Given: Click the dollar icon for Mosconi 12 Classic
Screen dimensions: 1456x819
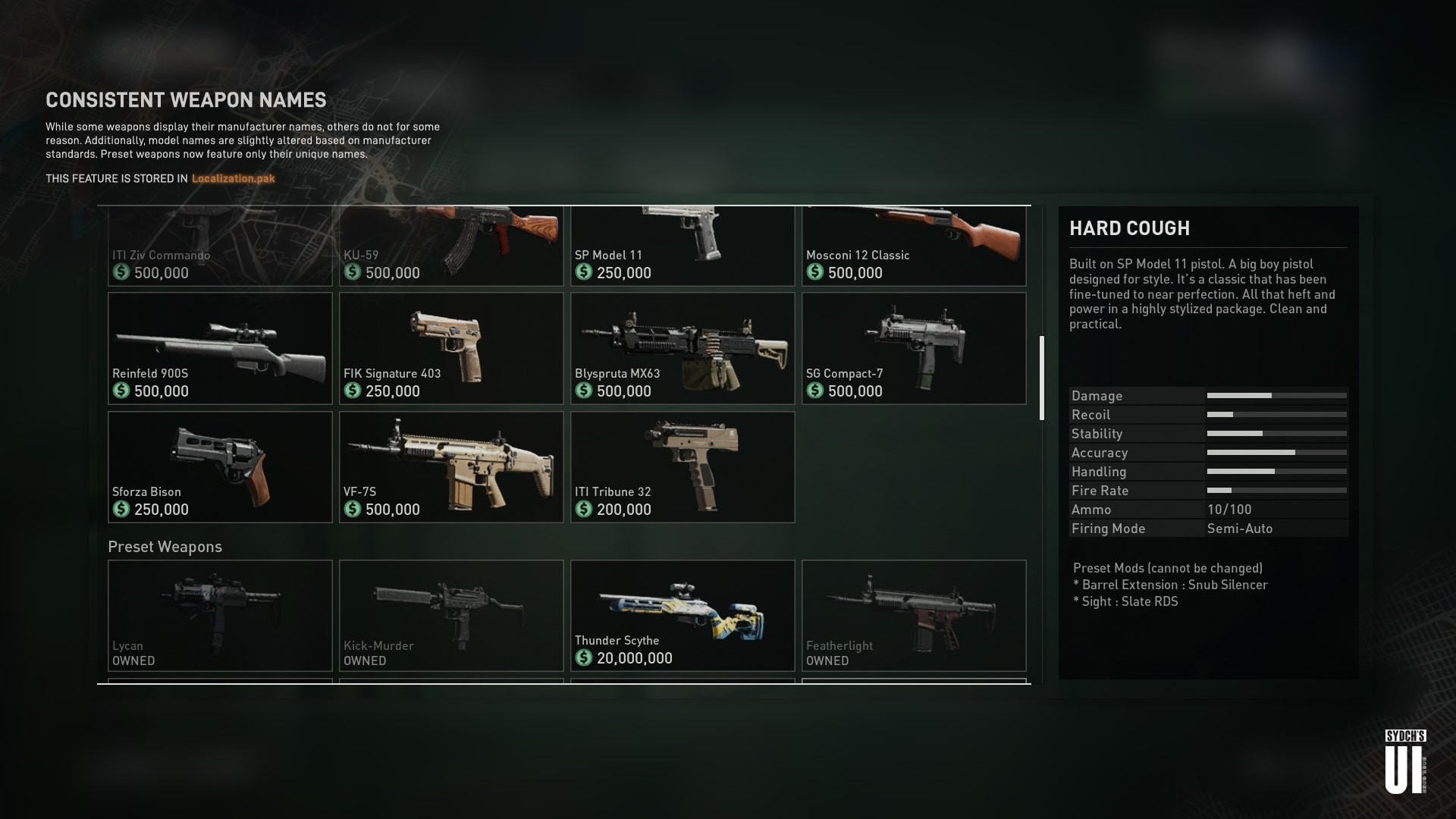Looking at the screenshot, I should tap(816, 273).
